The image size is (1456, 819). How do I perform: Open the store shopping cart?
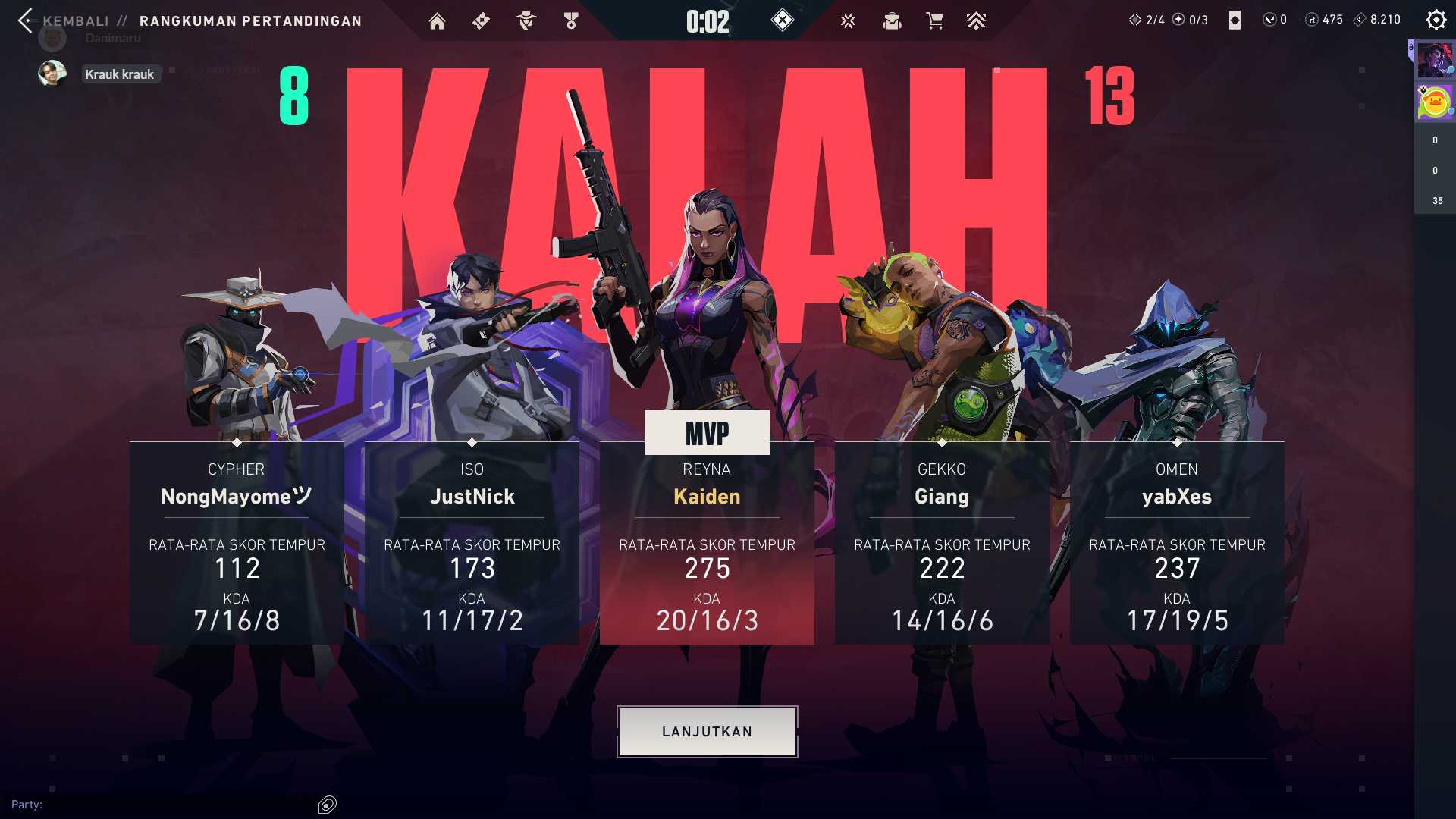tap(934, 21)
